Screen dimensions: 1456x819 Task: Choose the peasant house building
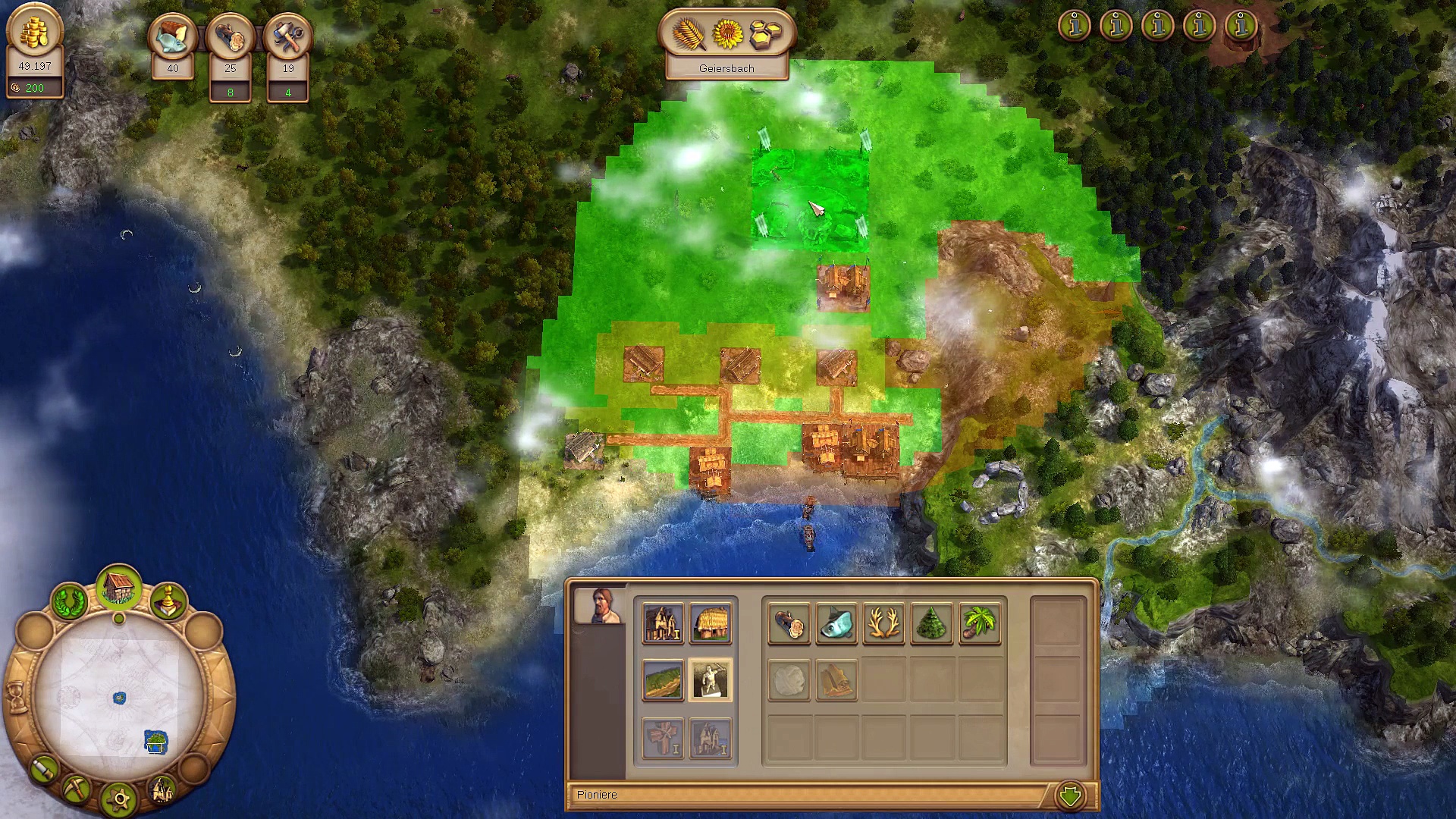pyautogui.click(x=663, y=623)
